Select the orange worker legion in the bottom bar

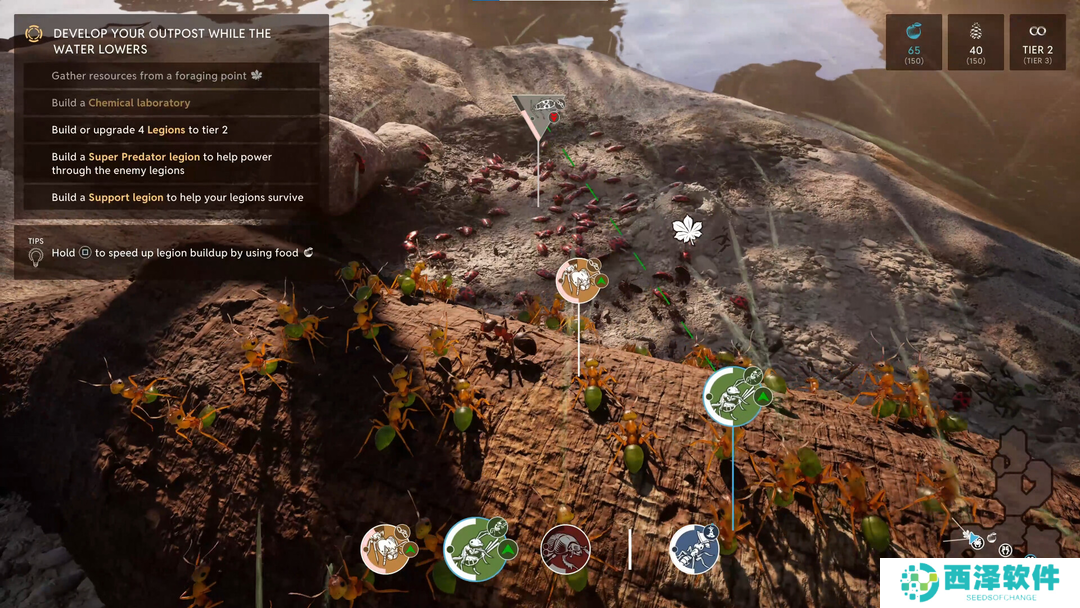386,549
